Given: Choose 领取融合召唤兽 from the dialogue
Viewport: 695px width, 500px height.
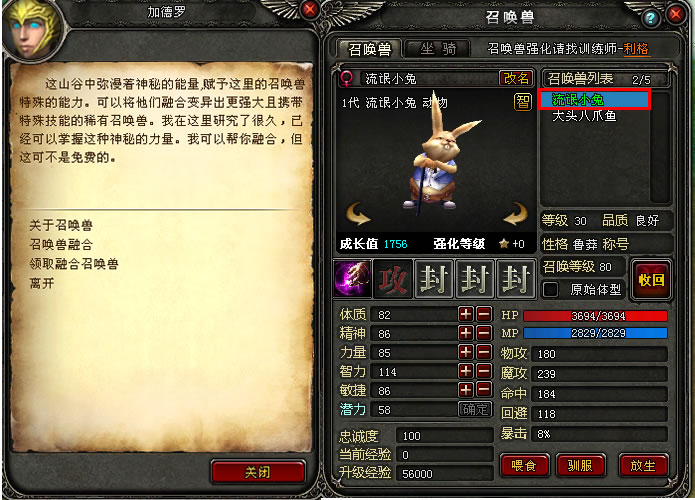Looking at the screenshot, I should pos(74,263).
